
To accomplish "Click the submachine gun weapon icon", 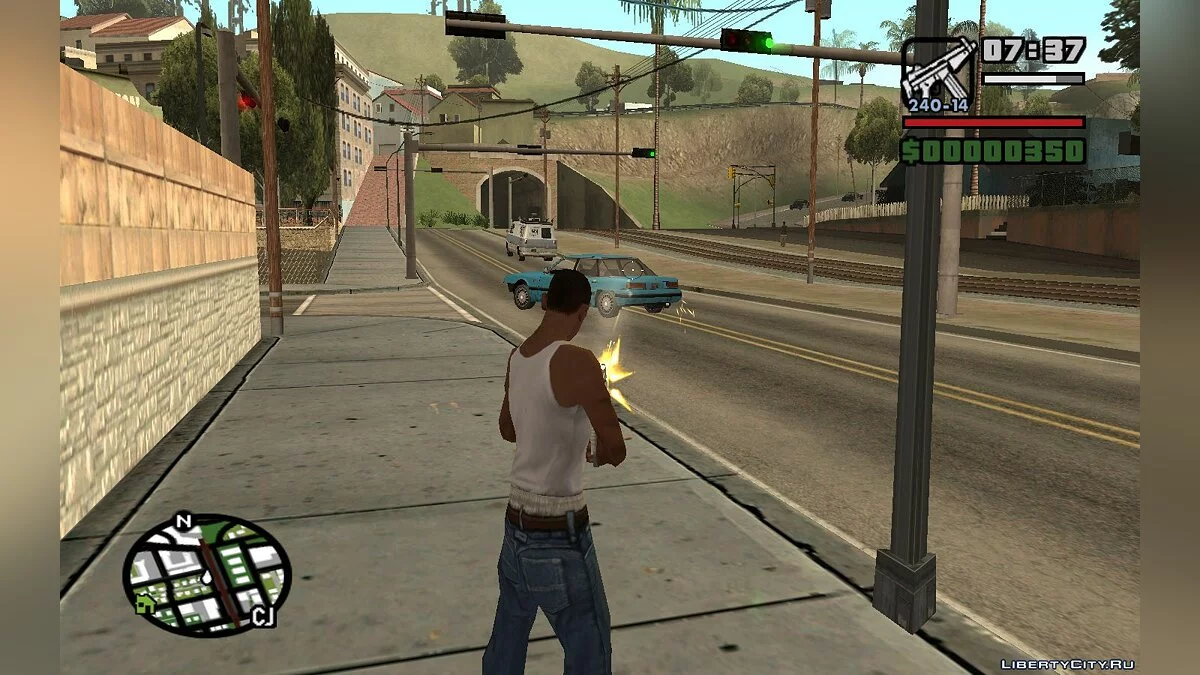I will coord(938,70).
